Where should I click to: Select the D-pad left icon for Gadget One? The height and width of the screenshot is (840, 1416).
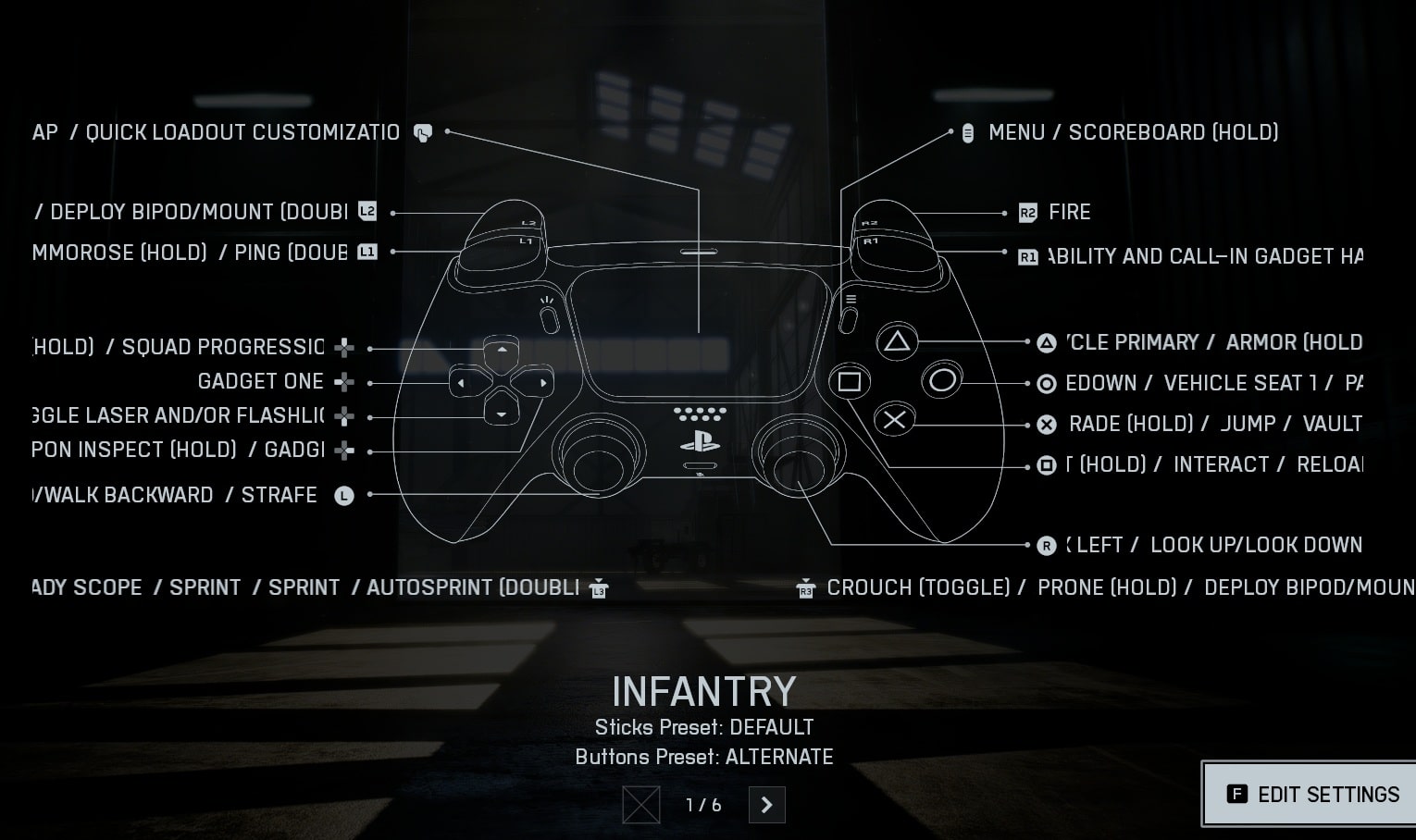[x=343, y=381]
